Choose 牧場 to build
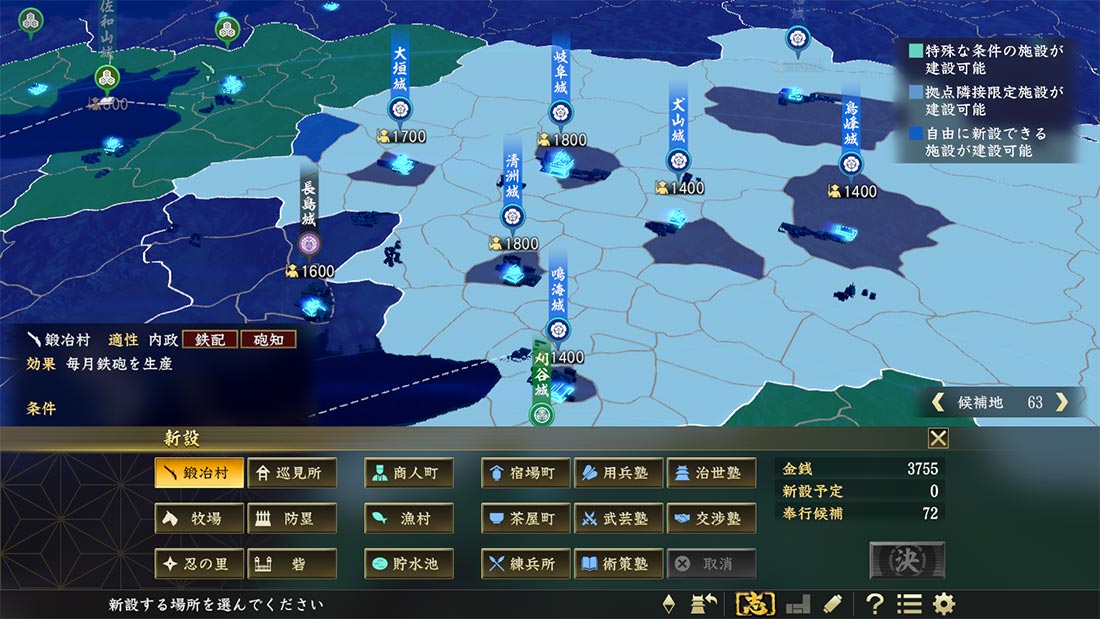This screenshot has width=1100, height=619. pos(199,518)
